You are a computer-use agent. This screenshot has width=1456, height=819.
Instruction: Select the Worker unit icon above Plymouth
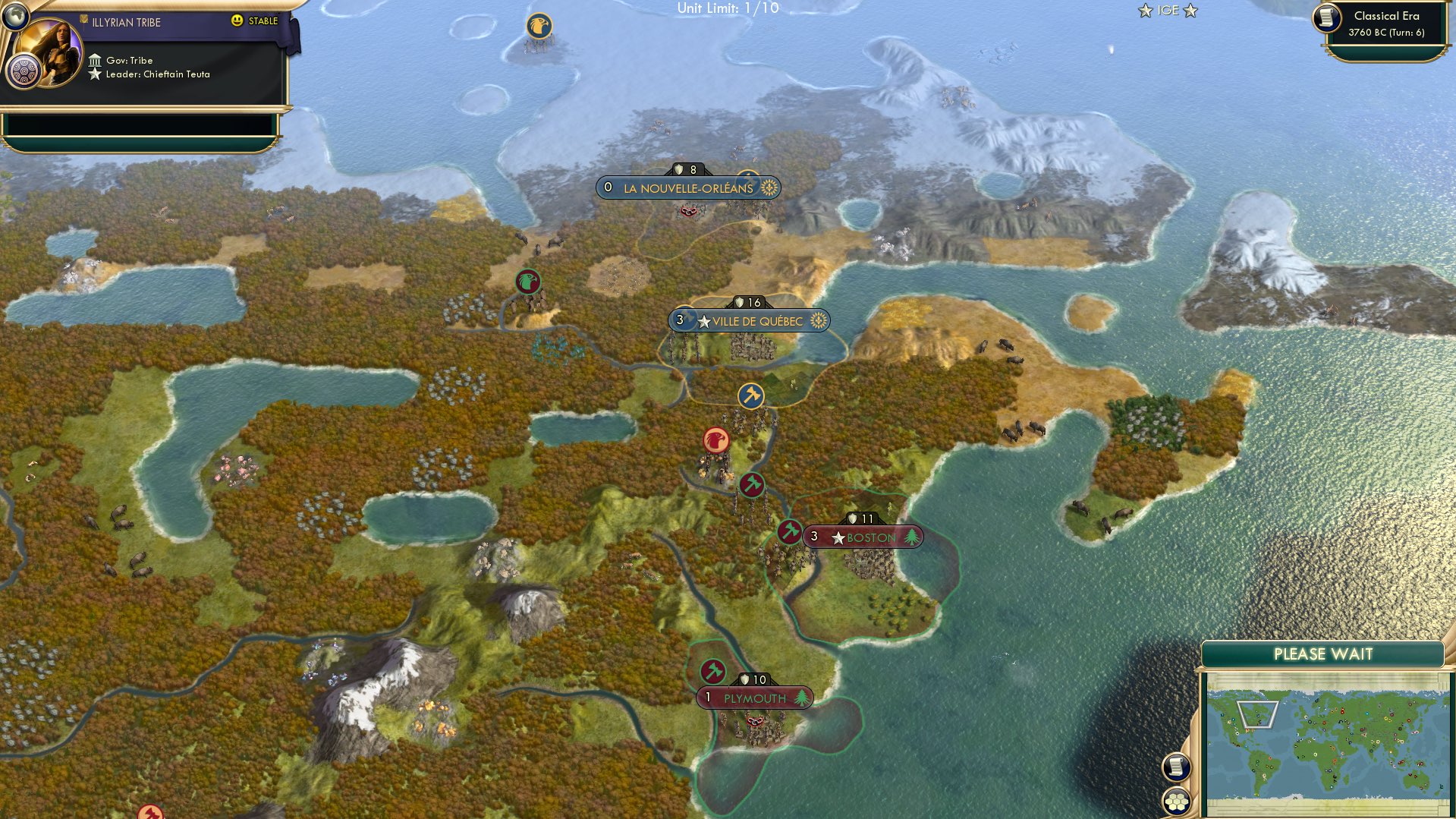click(712, 671)
